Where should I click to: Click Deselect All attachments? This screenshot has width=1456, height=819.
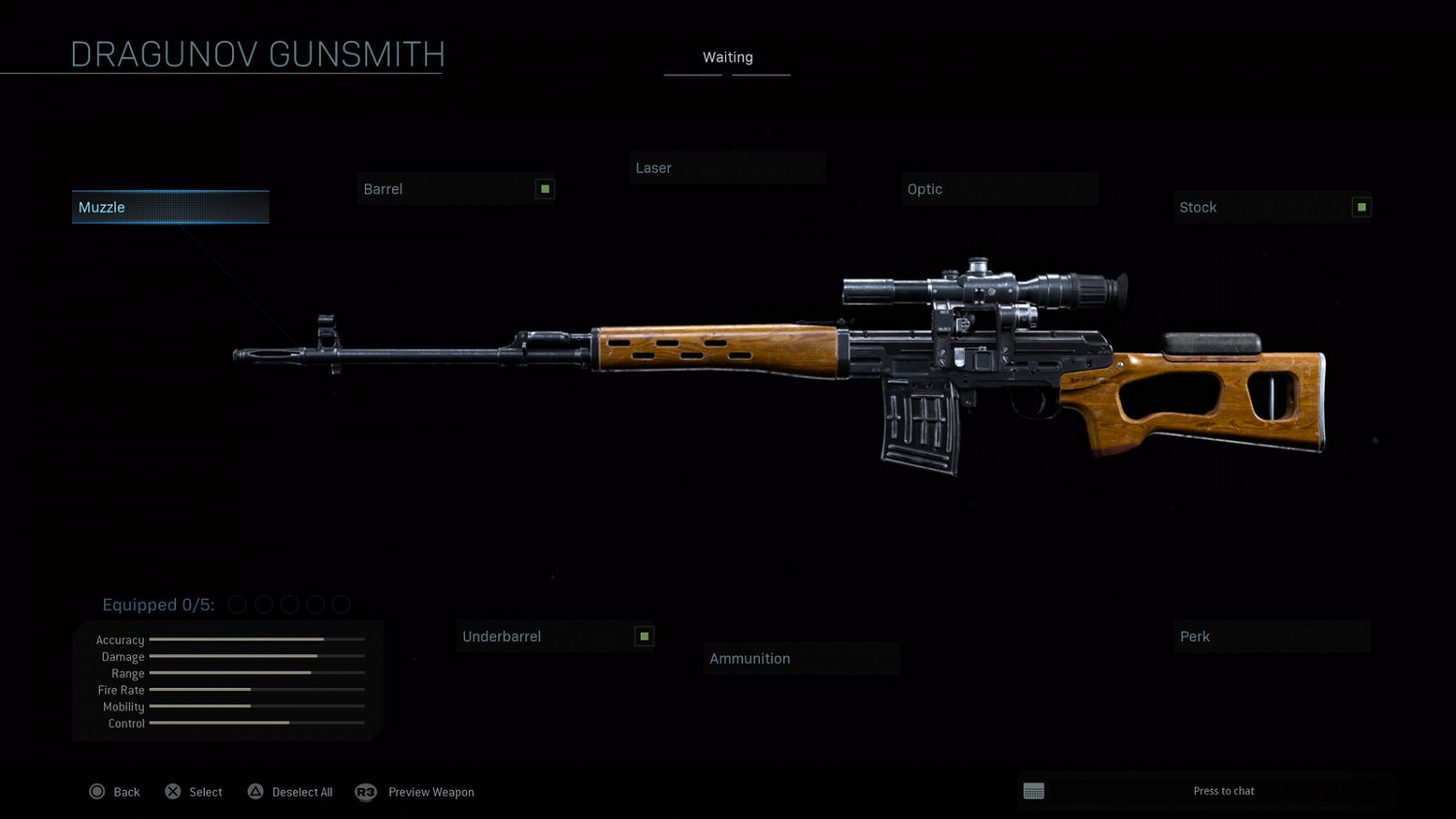[290, 792]
